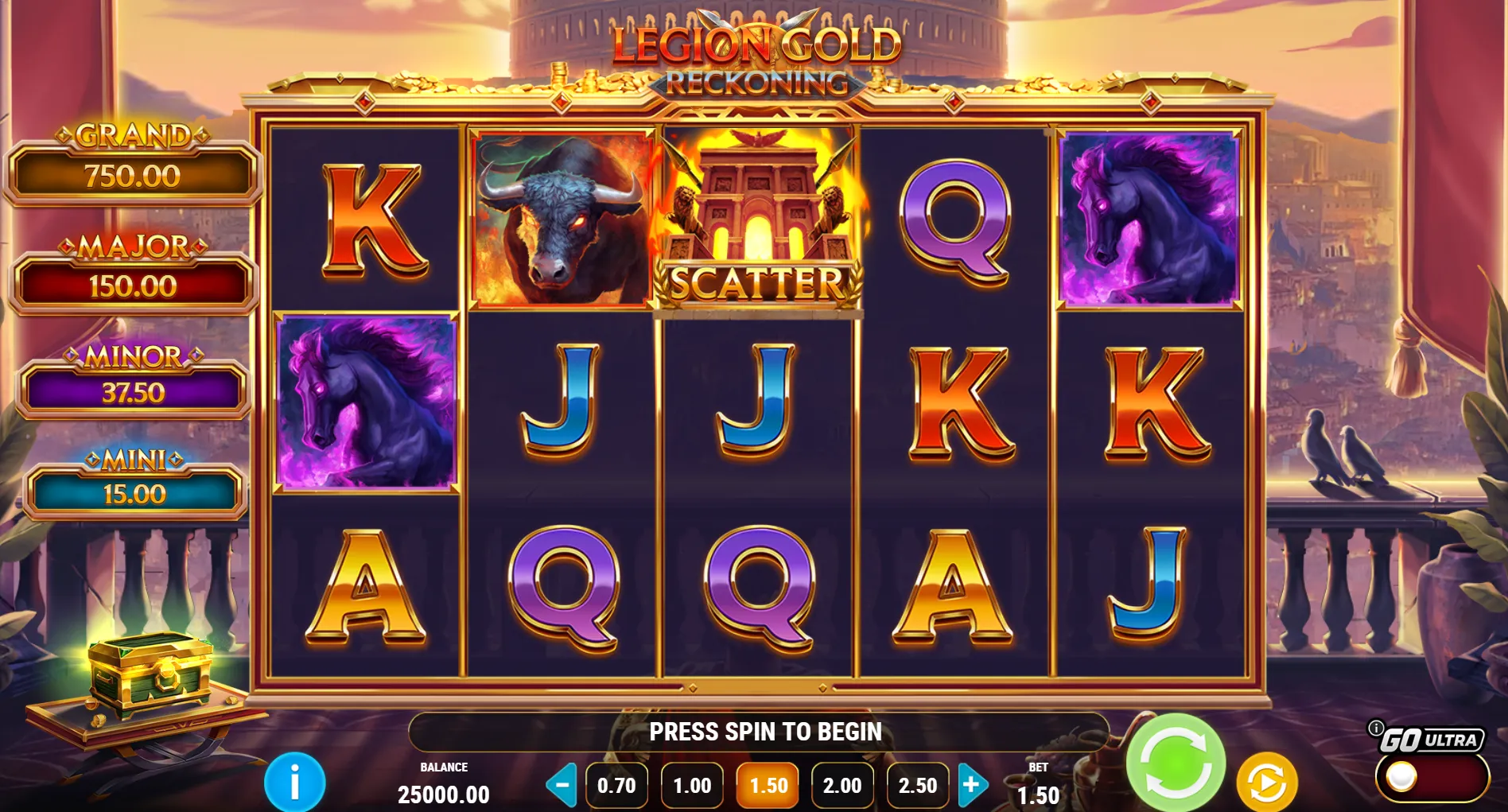The height and width of the screenshot is (812, 1508).
Task: Decrease the bet with the minus arrow
Action: point(562,785)
